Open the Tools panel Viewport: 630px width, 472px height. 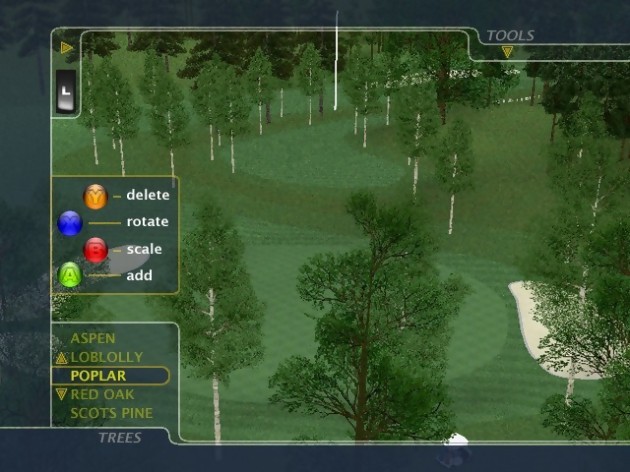pos(510,36)
